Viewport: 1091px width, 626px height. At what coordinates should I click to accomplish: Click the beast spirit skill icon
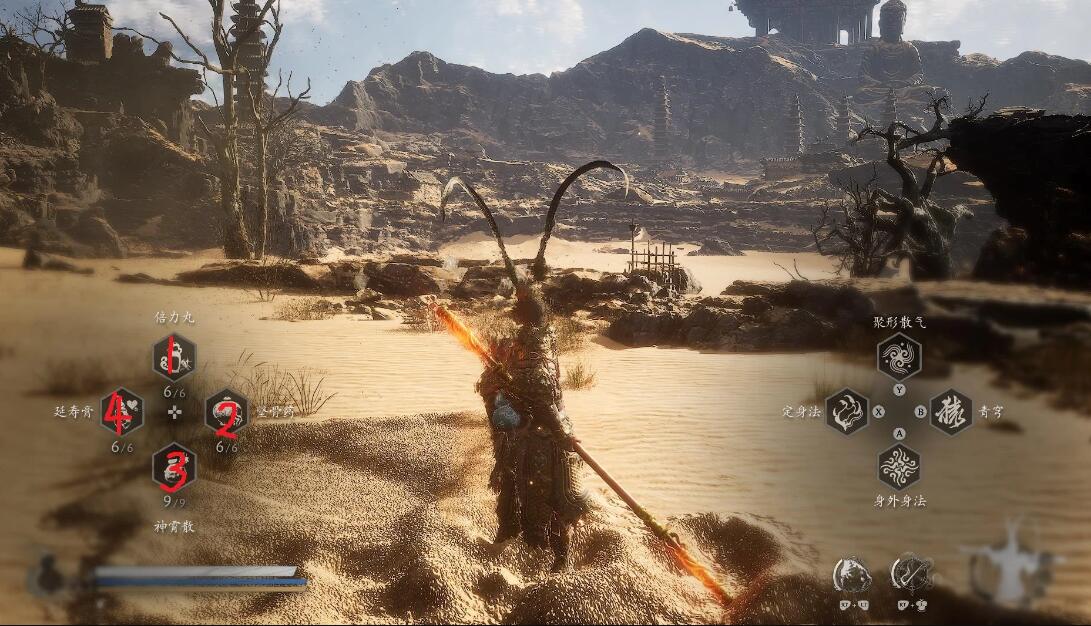(x=852, y=575)
